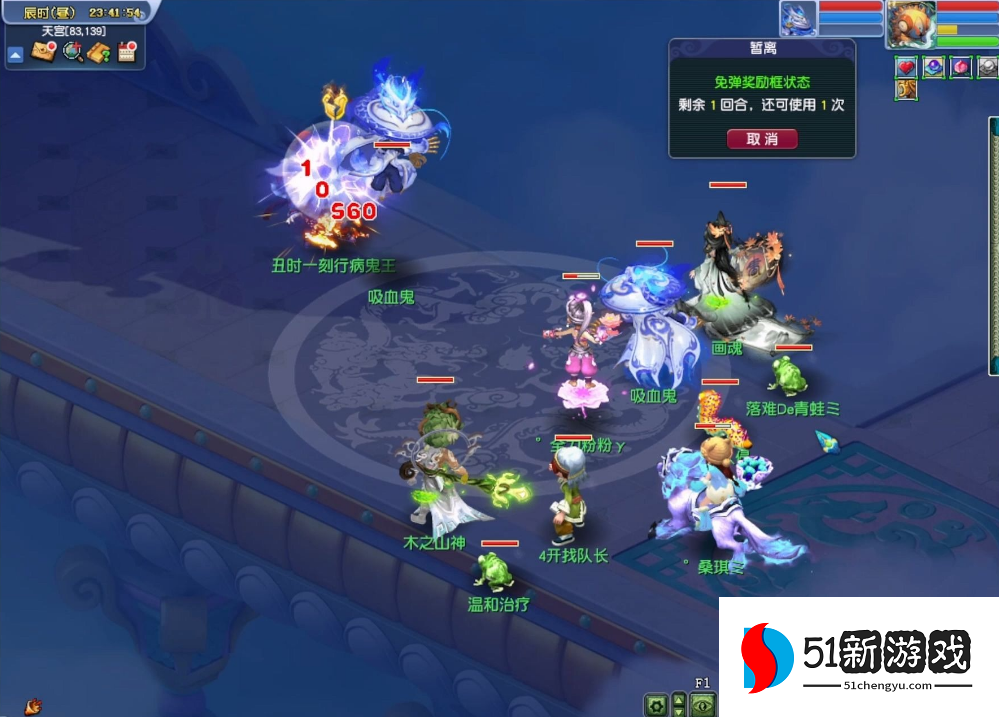The height and width of the screenshot is (717, 999).
Task: Open the mail envelope icon
Action: click(43, 53)
